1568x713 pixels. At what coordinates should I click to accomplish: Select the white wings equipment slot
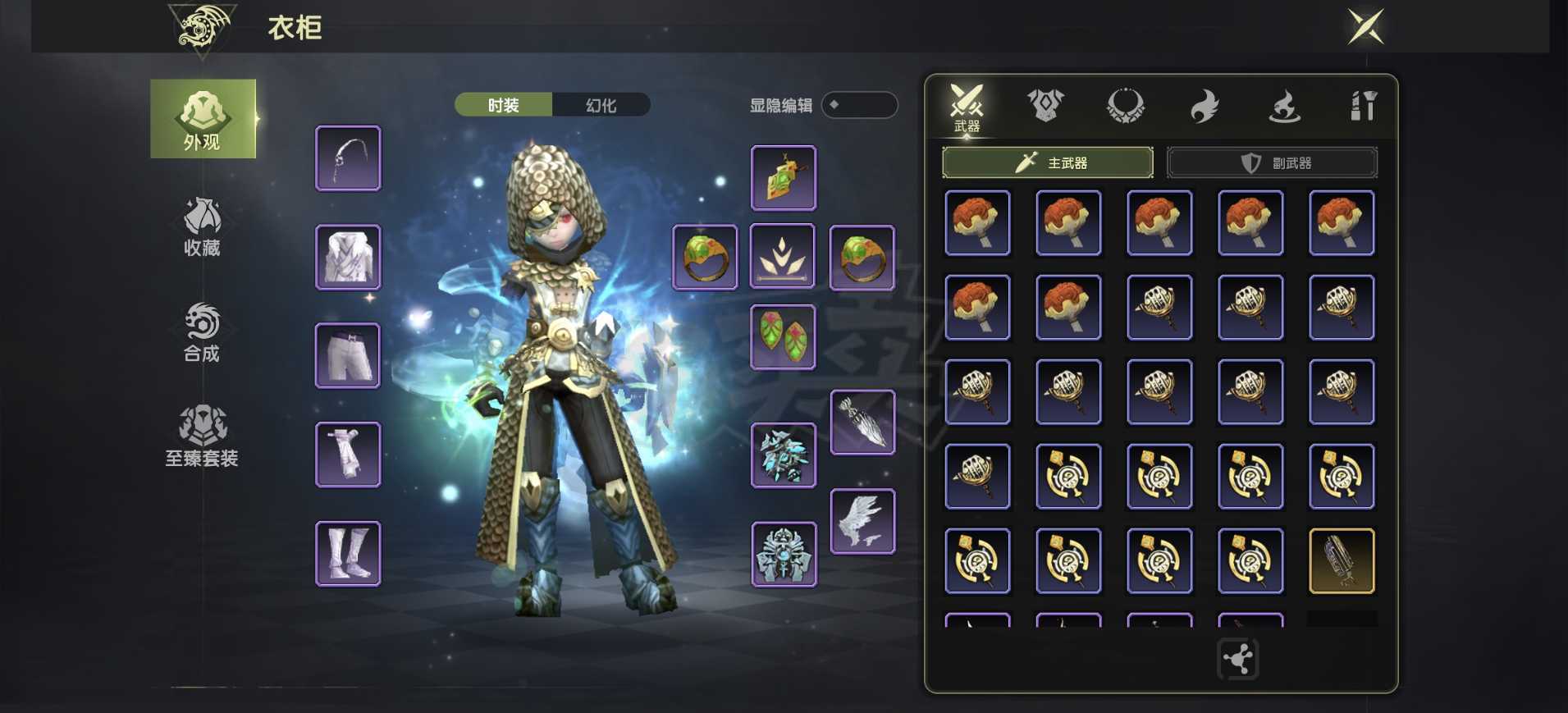[862, 521]
